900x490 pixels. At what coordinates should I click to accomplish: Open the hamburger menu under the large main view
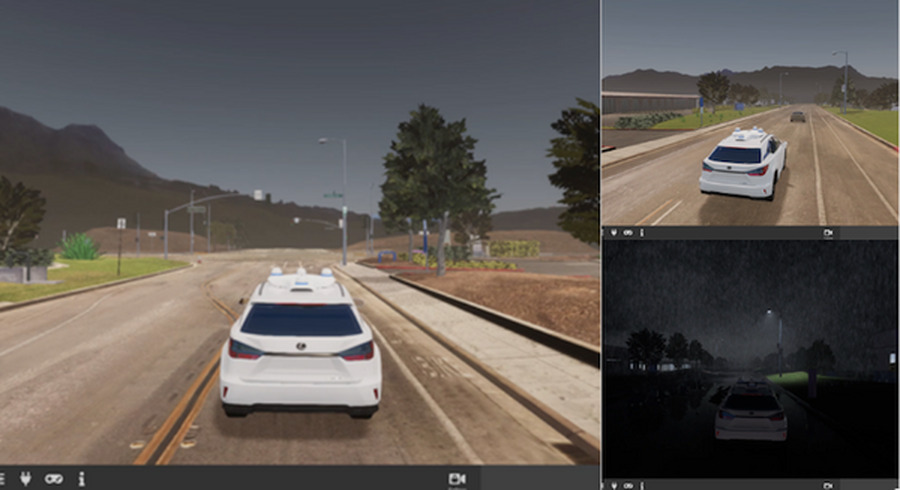3,479
